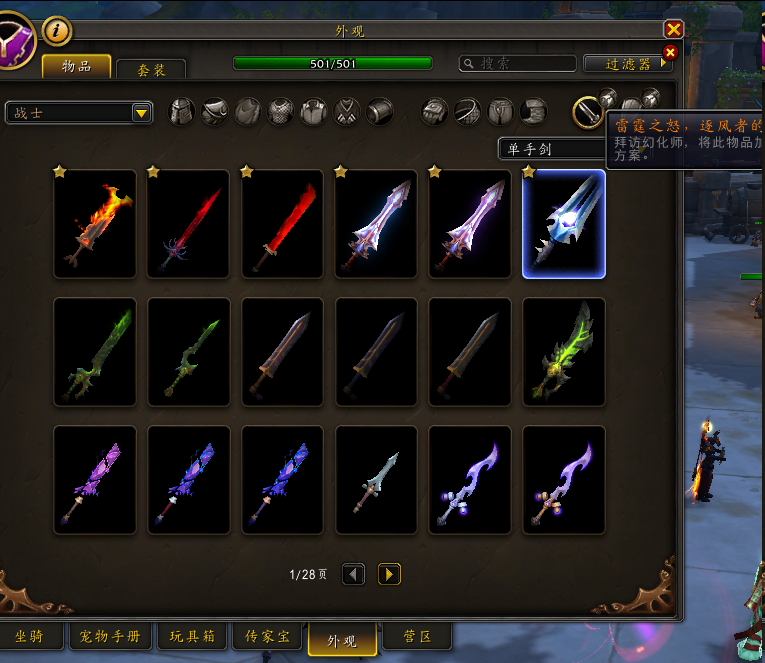Image resolution: width=765 pixels, height=663 pixels.
Task: Go to the next appearance page
Action: (389, 574)
